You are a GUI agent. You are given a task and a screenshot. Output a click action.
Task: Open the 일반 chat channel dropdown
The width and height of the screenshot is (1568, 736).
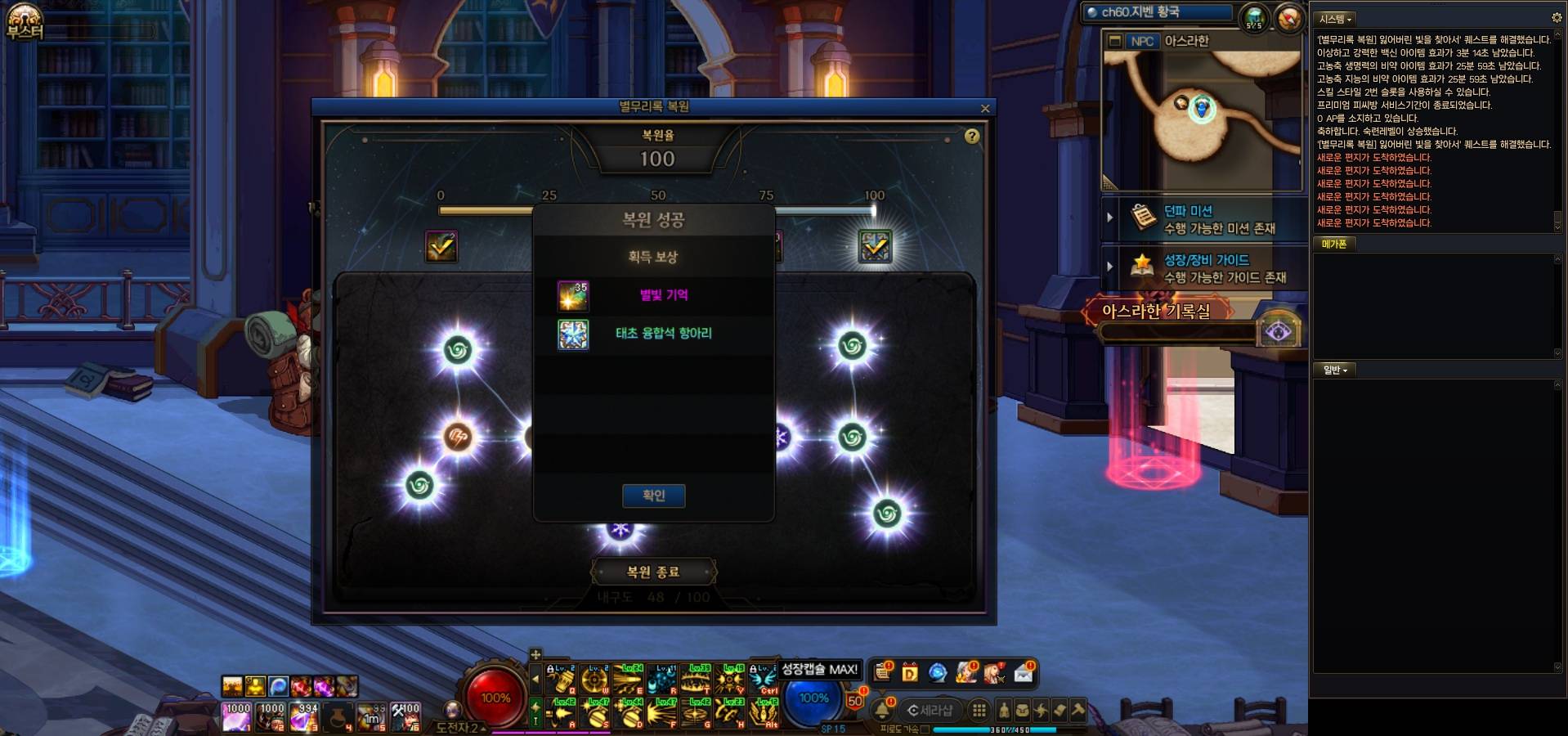click(1335, 370)
